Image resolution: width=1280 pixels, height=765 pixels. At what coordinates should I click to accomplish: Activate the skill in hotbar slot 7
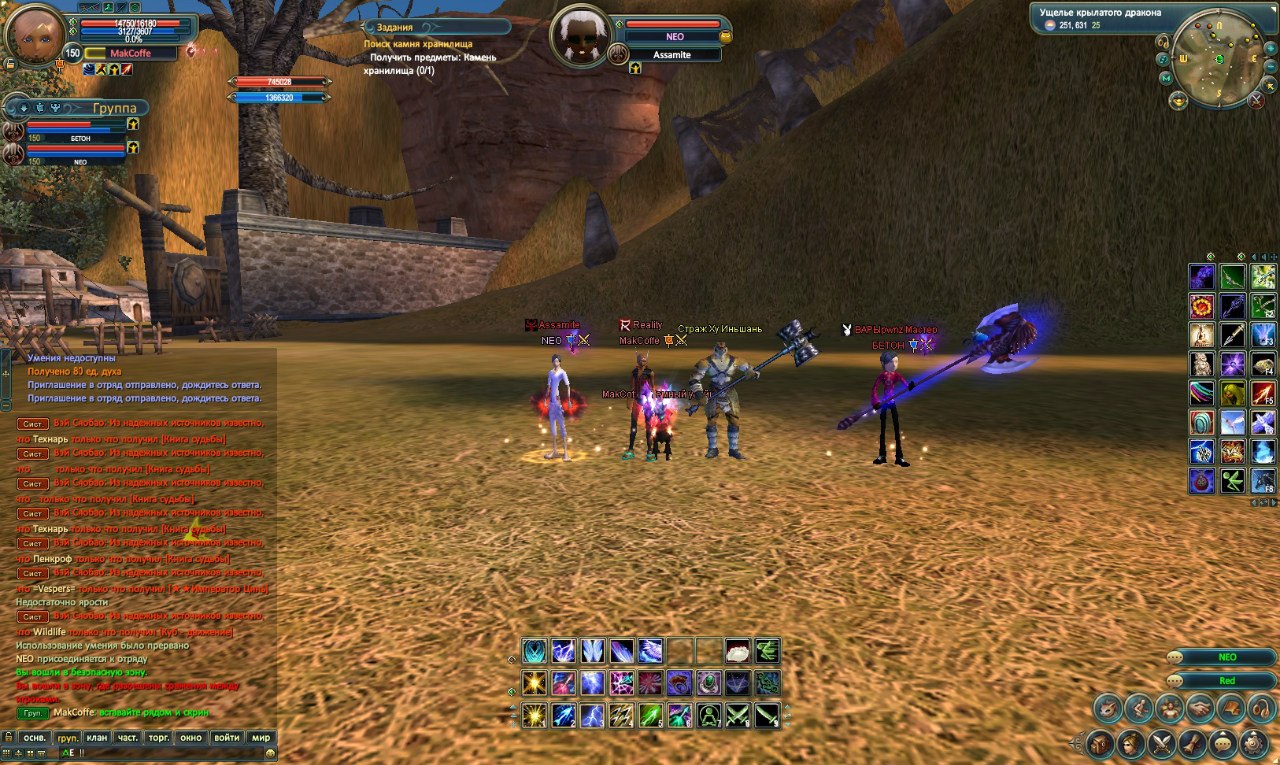[x=709, y=716]
